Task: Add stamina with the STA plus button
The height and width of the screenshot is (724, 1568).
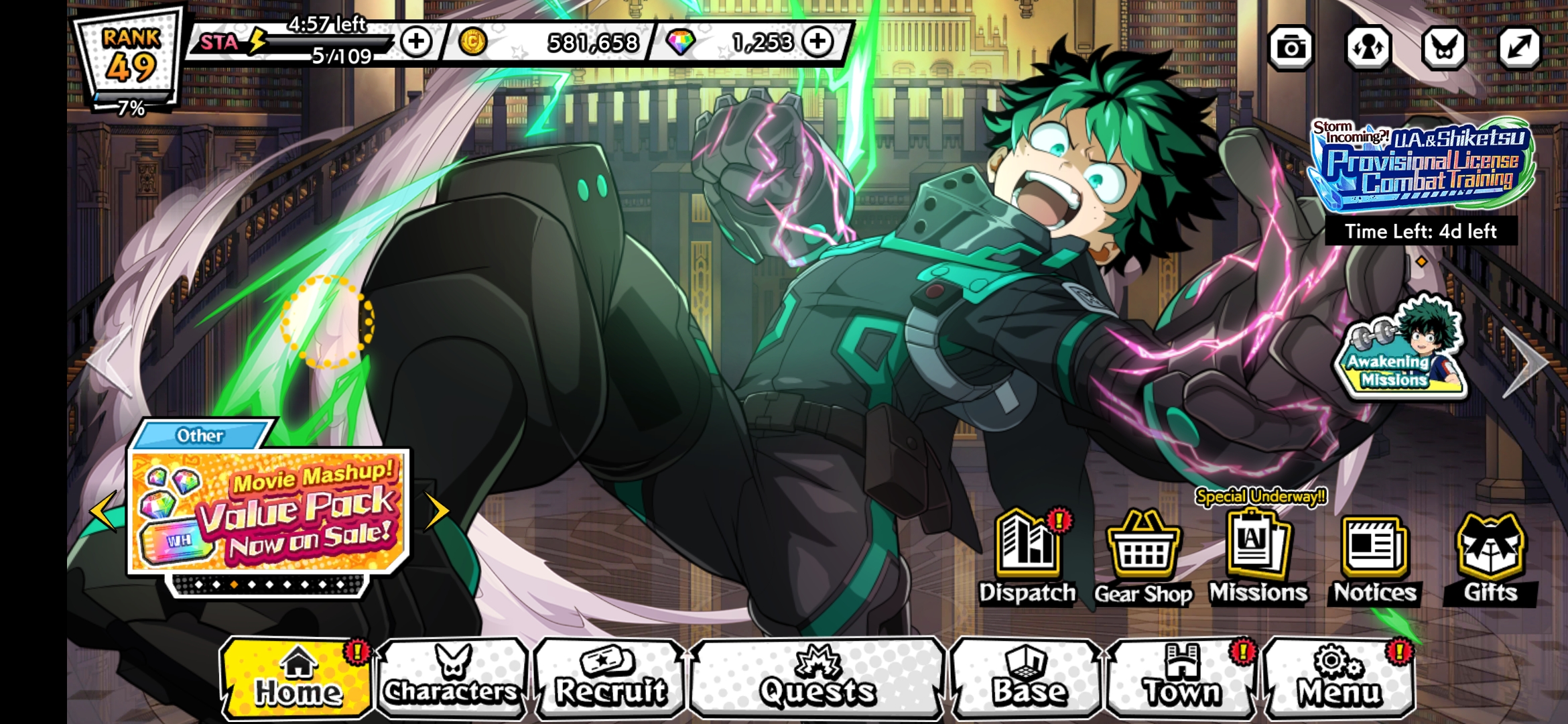Action: click(416, 42)
